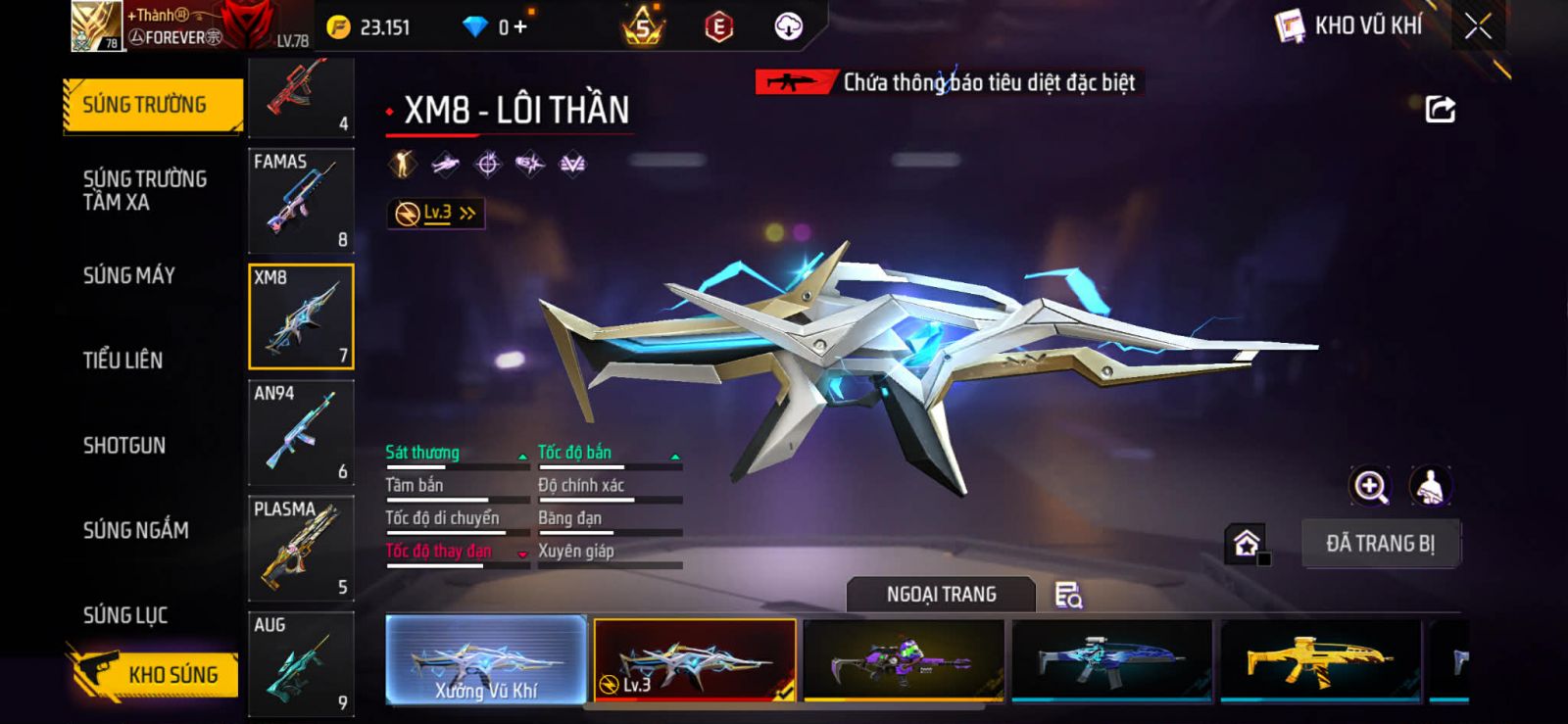Select the yellow XM8 skin thumbnail

pos(1319,659)
